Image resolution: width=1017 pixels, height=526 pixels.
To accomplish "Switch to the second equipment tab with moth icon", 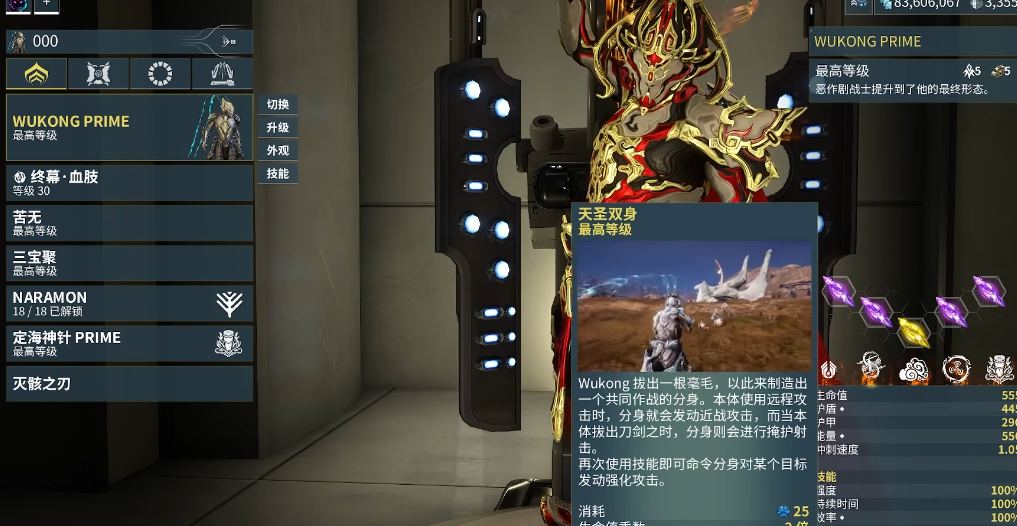I will coord(99,73).
